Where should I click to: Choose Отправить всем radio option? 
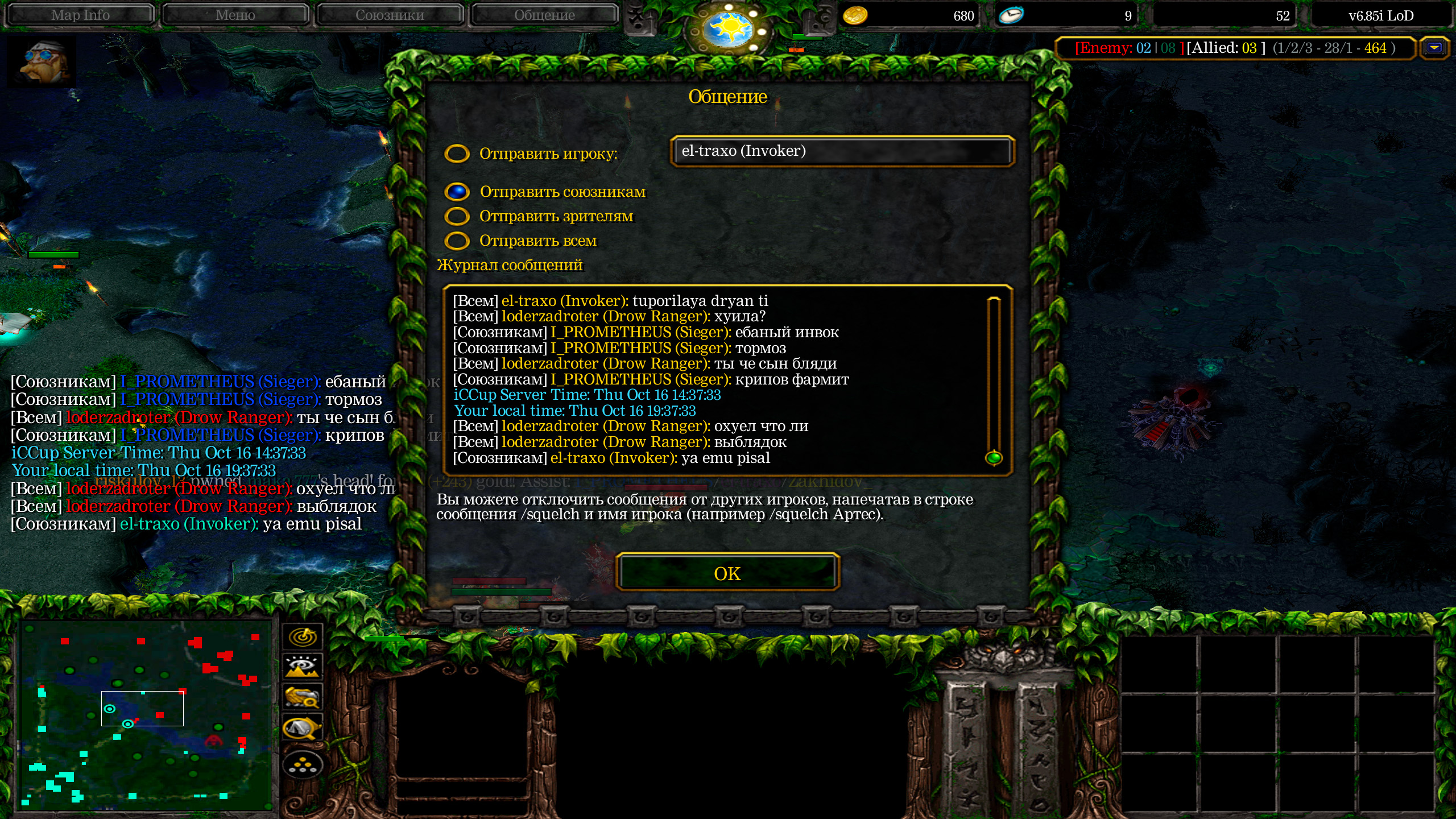(x=457, y=241)
